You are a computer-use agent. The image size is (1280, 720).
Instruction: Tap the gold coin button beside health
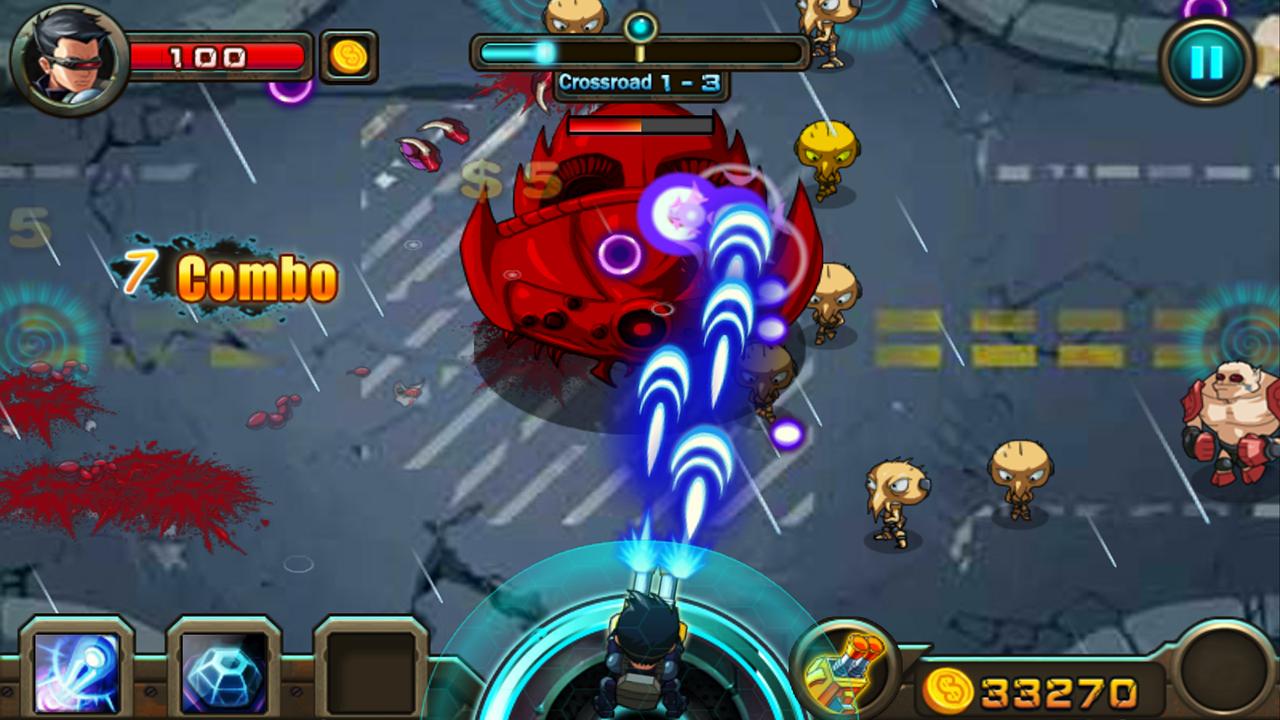pos(349,56)
